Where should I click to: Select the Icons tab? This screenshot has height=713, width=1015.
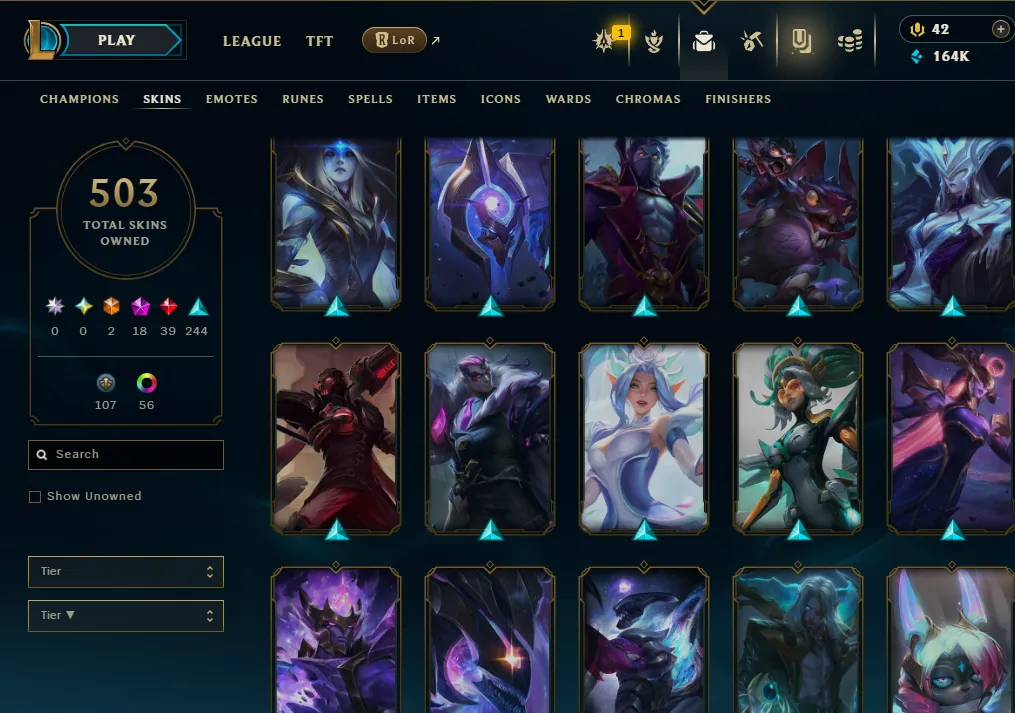pos(501,99)
